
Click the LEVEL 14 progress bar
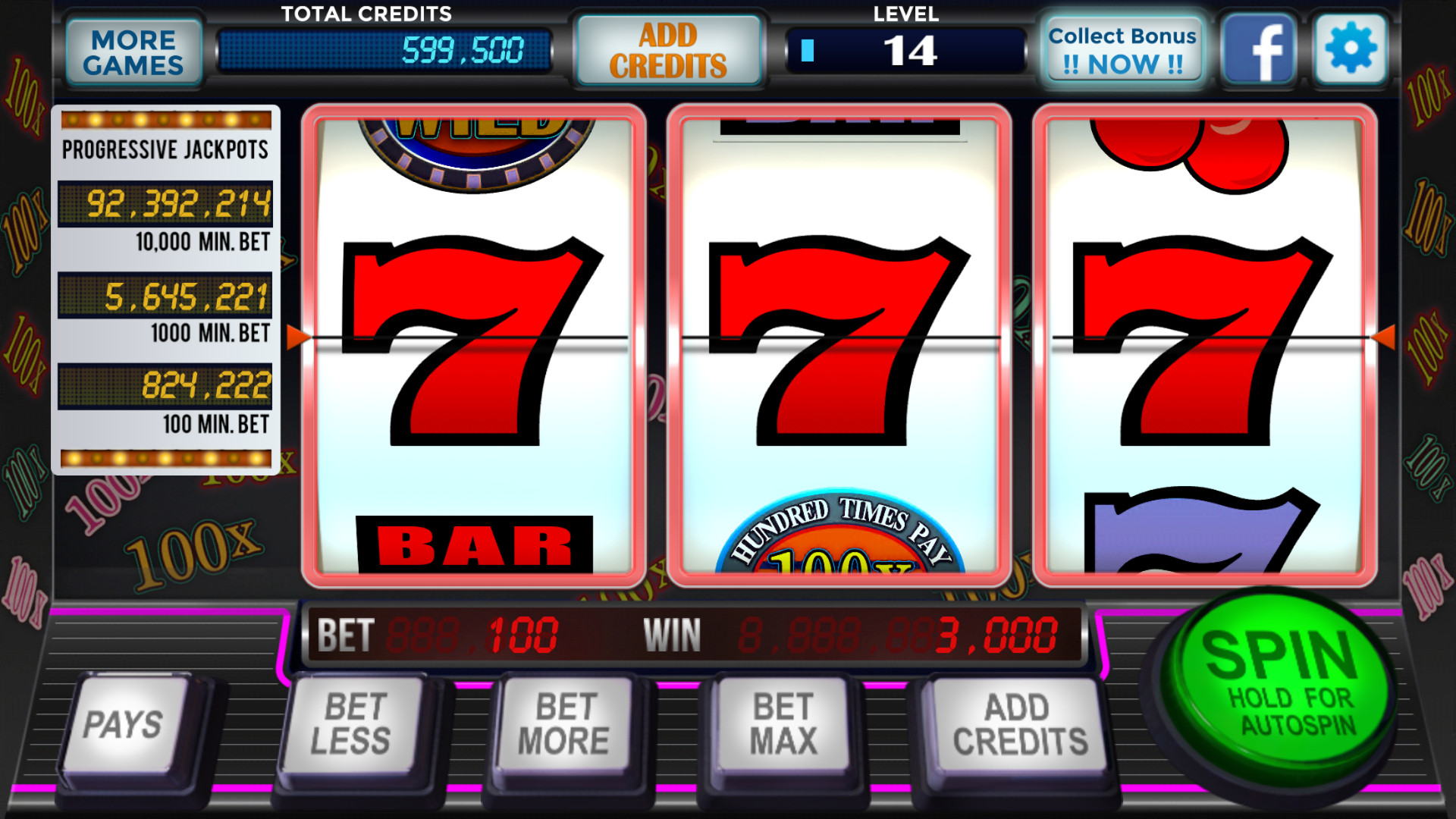pos(907,50)
